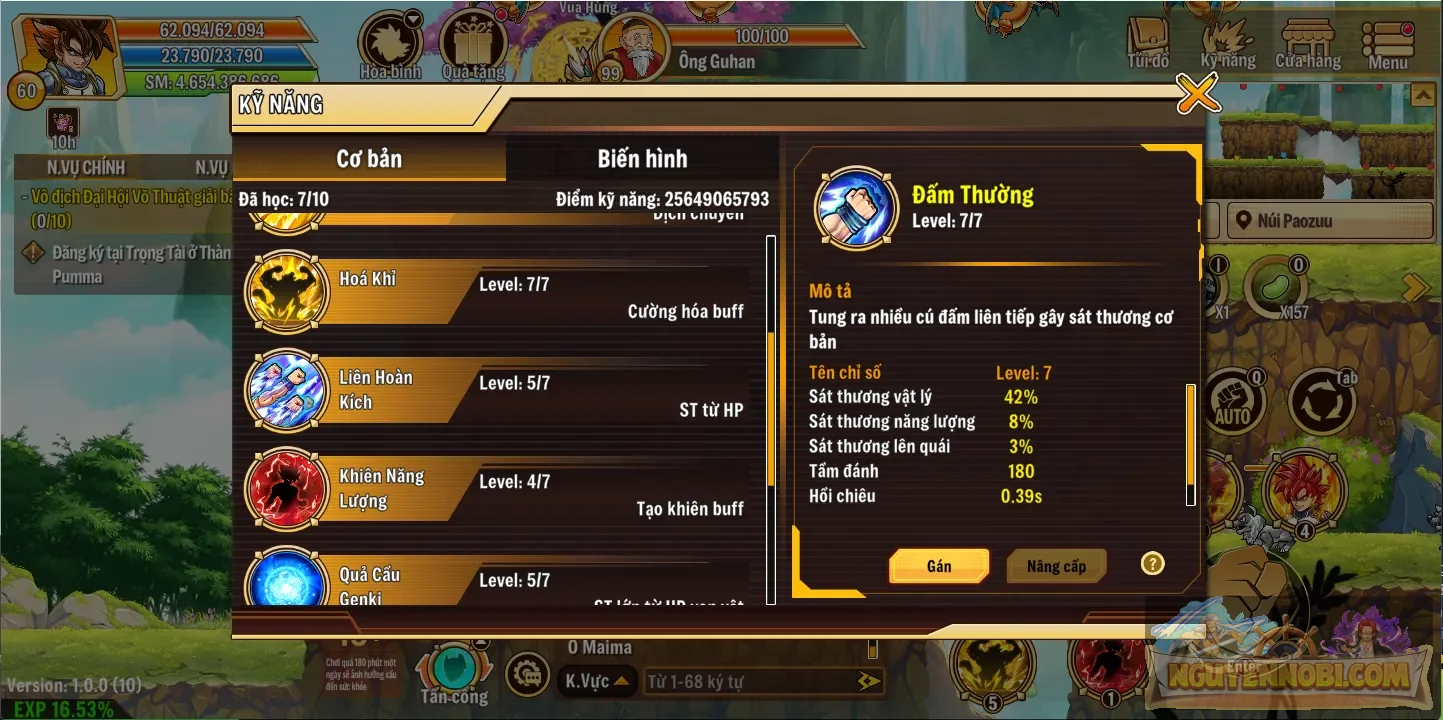The height and width of the screenshot is (720, 1443).
Task: Open the Núi Paozuu location selector
Action: 1329,220
